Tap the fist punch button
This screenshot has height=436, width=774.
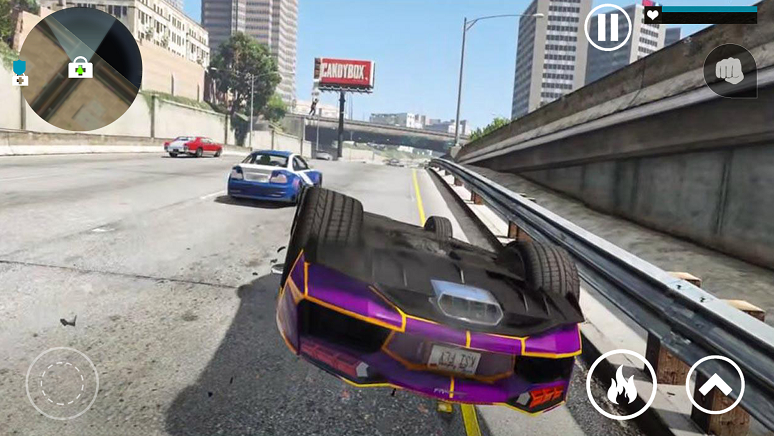[x=730, y=70]
